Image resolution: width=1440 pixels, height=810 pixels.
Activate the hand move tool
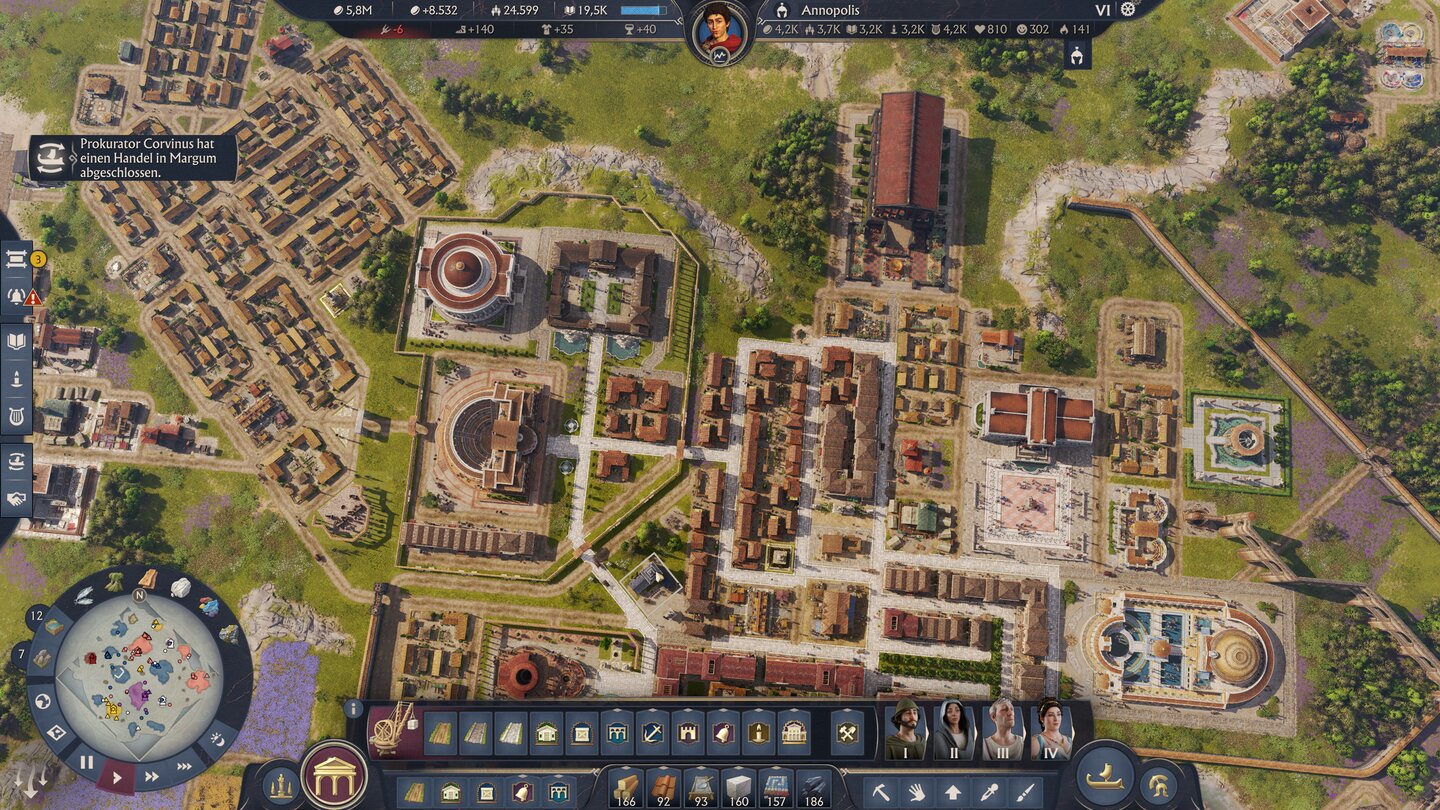point(917,792)
